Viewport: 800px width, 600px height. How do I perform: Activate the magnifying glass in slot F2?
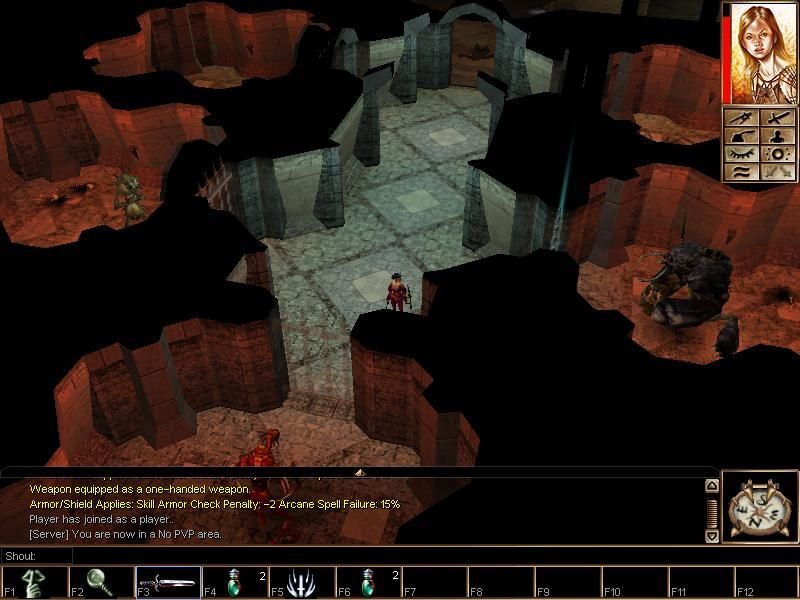click(101, 581)
